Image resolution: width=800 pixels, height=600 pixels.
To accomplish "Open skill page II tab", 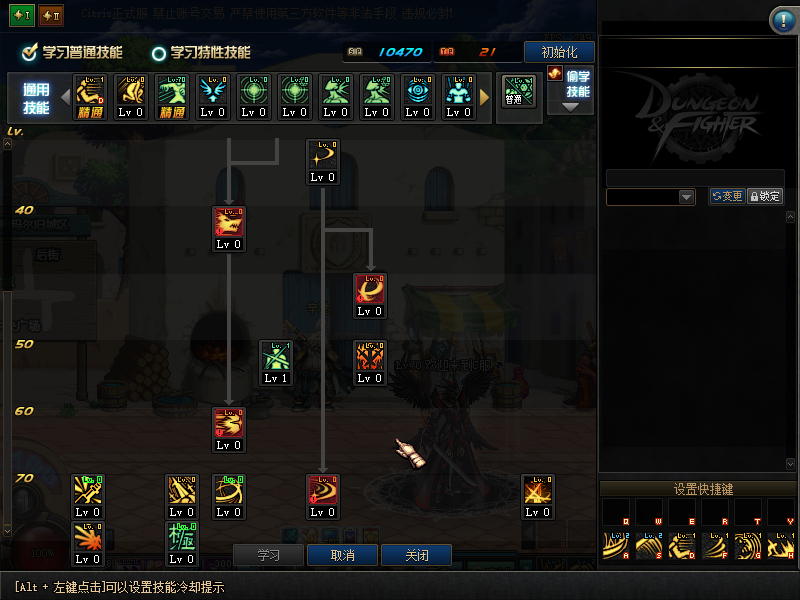I will coord(50,17).
